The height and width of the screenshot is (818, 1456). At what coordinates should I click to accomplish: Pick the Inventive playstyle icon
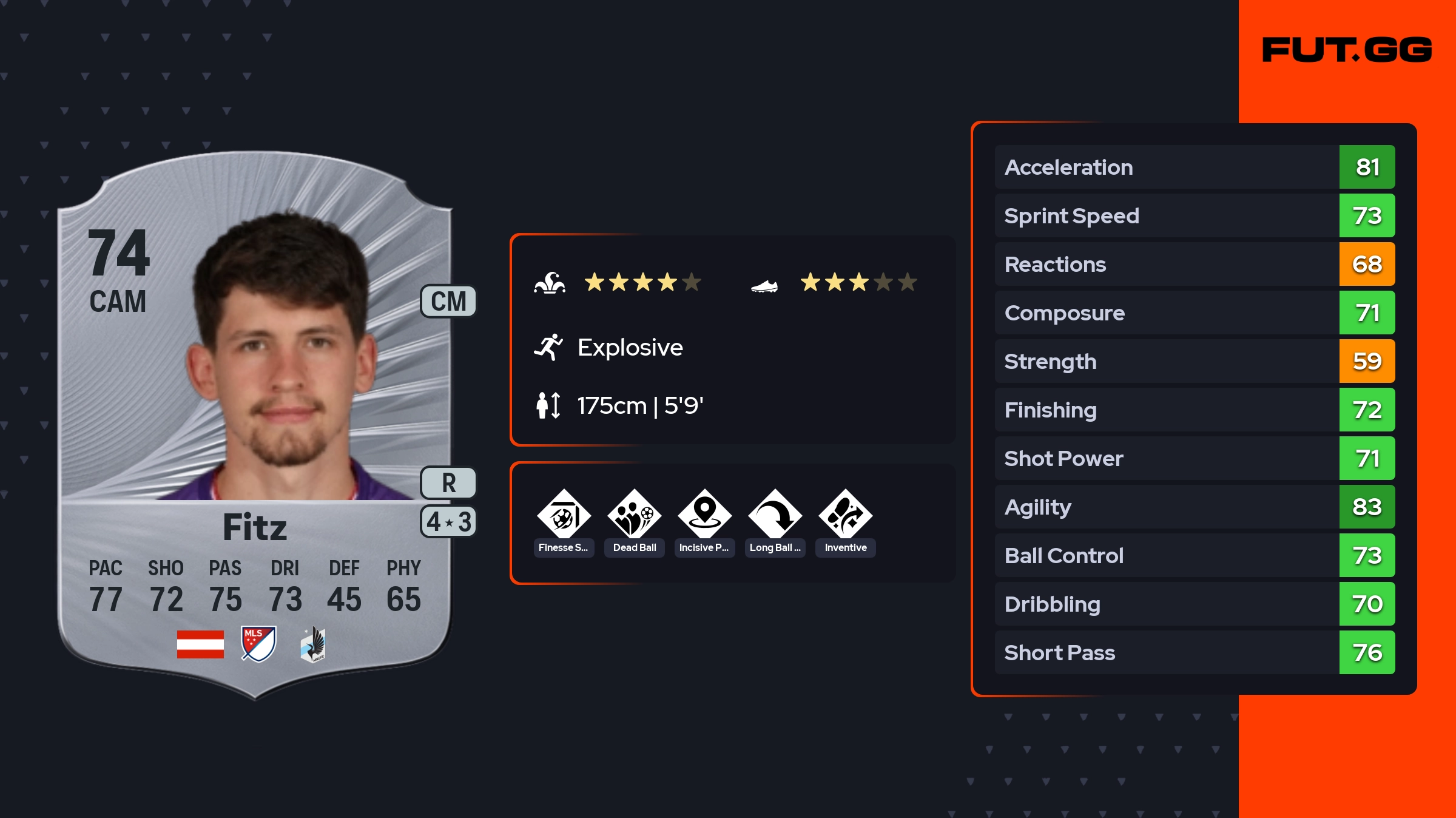(x=845, y=516)
